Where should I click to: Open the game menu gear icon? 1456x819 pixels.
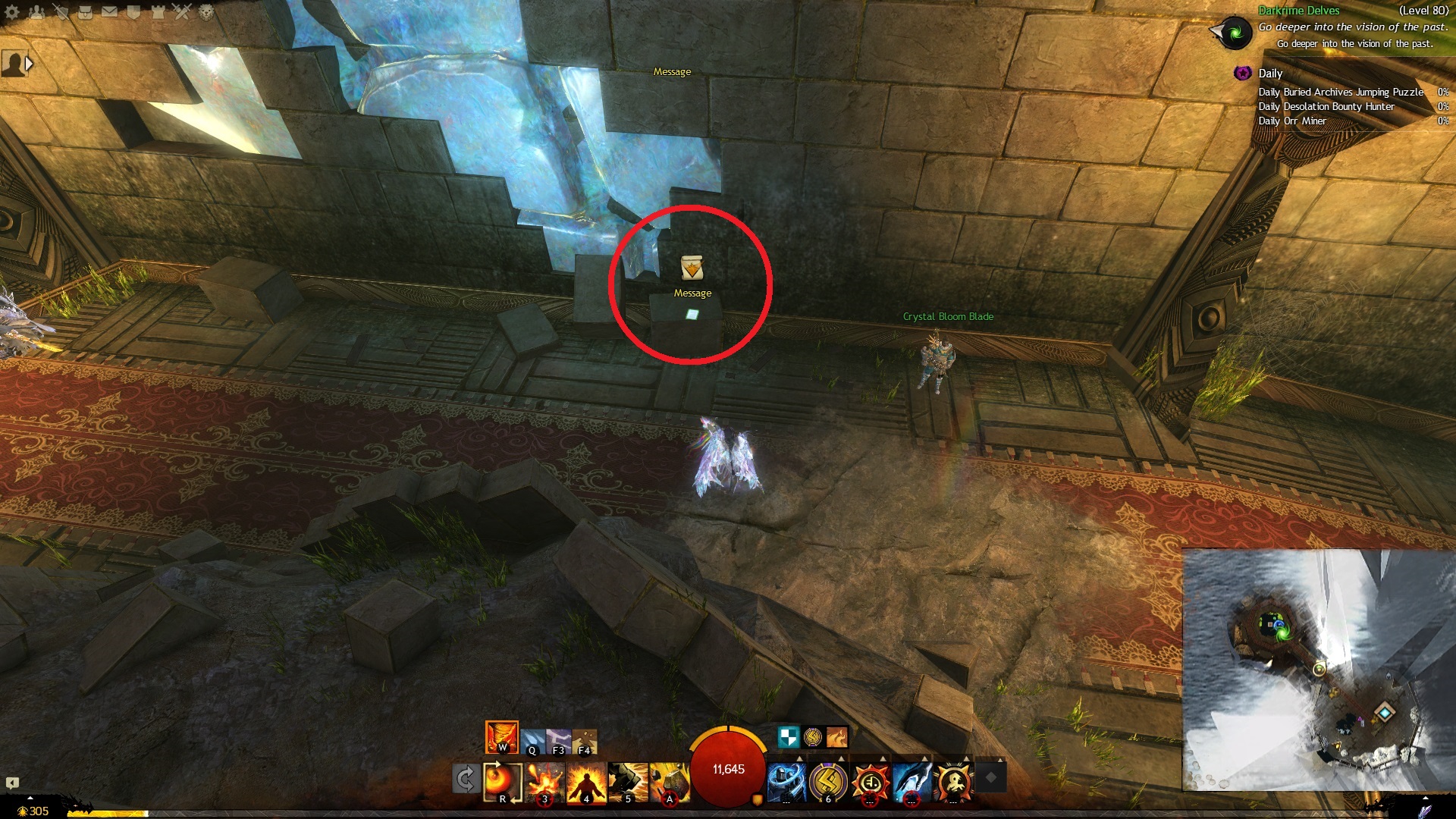12,12
